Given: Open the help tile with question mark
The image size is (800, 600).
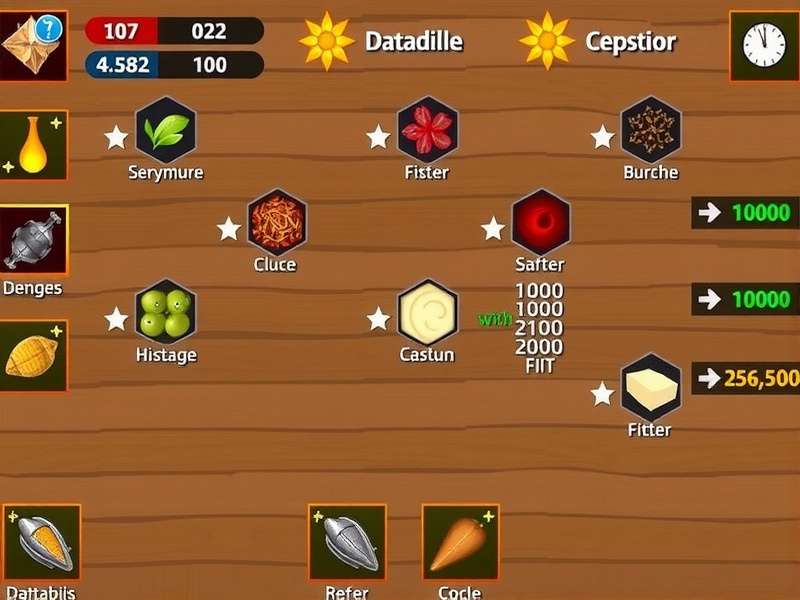Looking at the screenshot, I should (x=34, y=45).
